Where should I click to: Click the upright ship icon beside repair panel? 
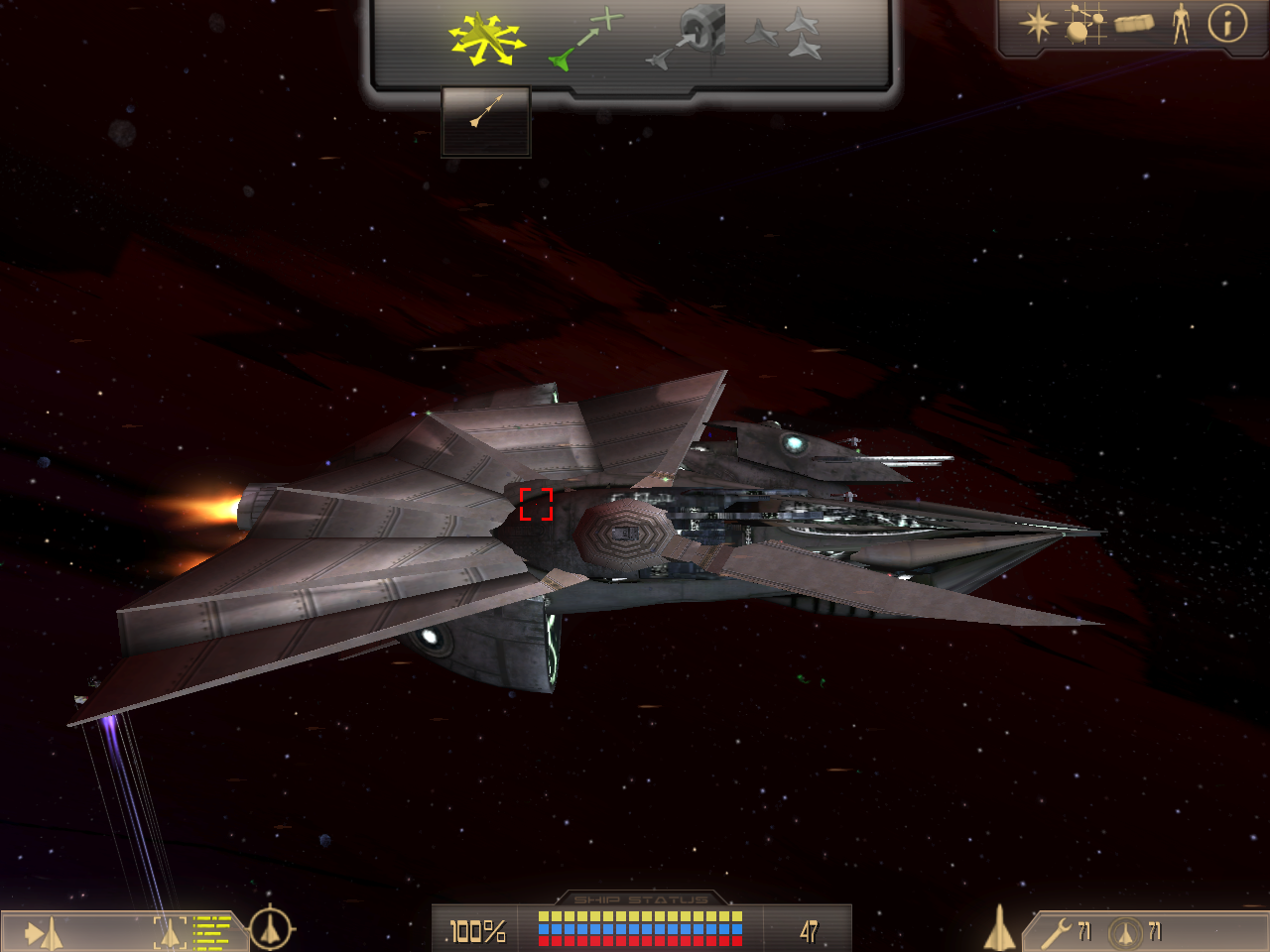(x=1000, y=929)
